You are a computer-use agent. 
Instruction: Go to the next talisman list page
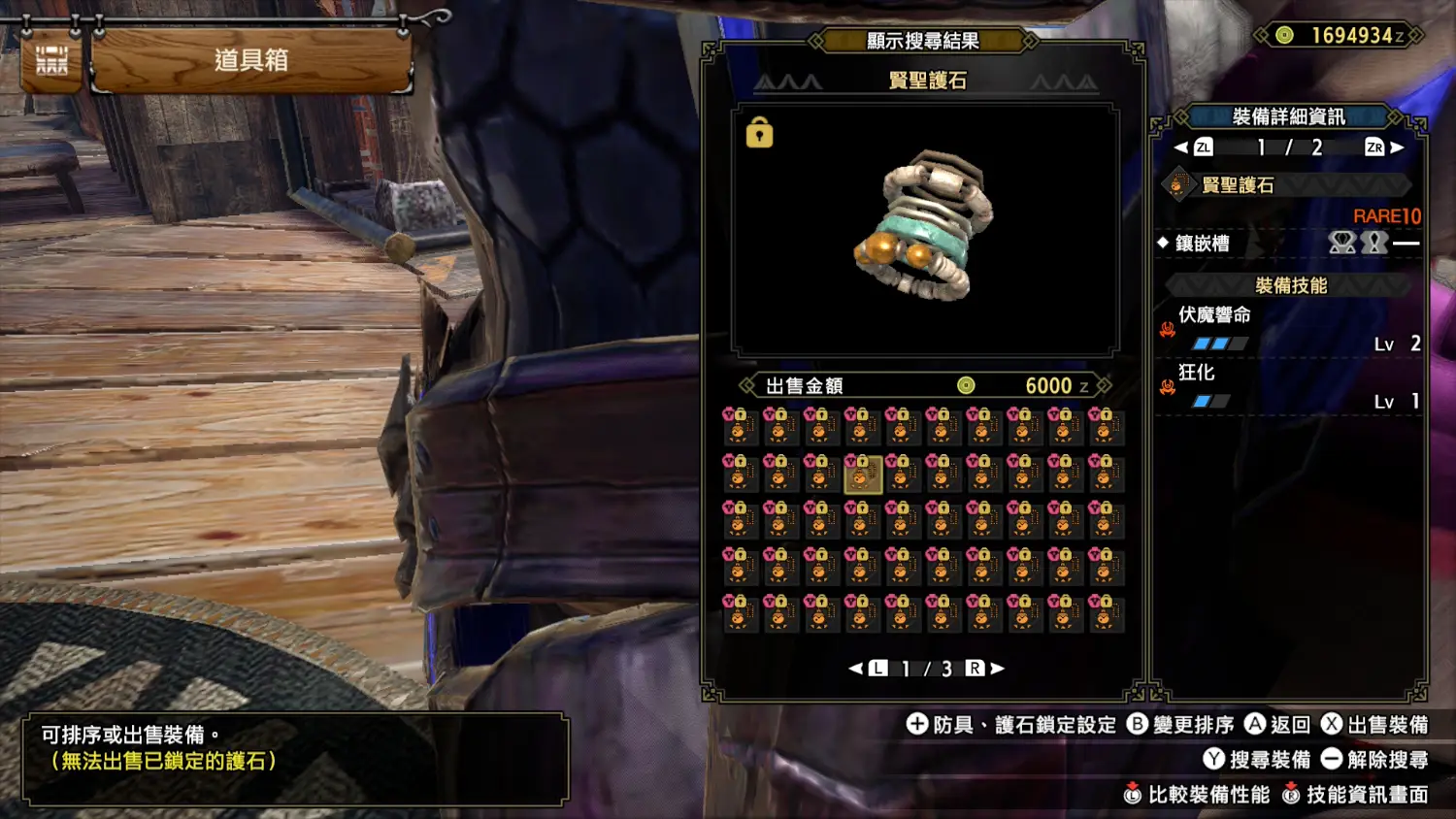997,668
